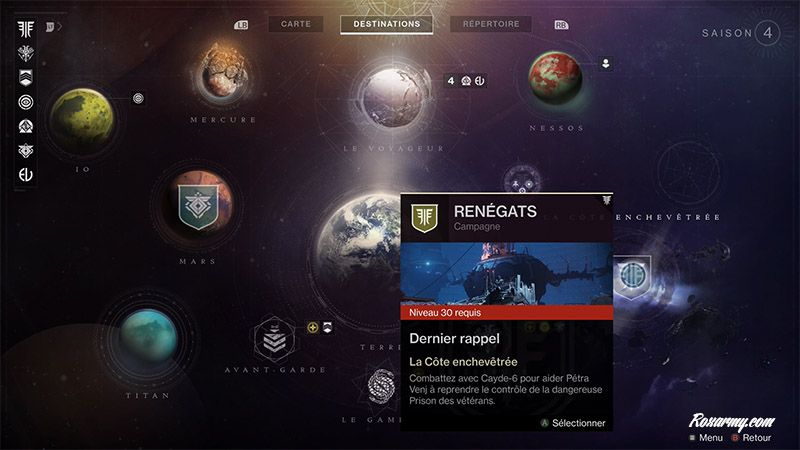Select the circular eye icon in the sidebar
Image resolution: width=800 pixels, height=450 pixels.
pyautogui.click(x=26, y=102)
